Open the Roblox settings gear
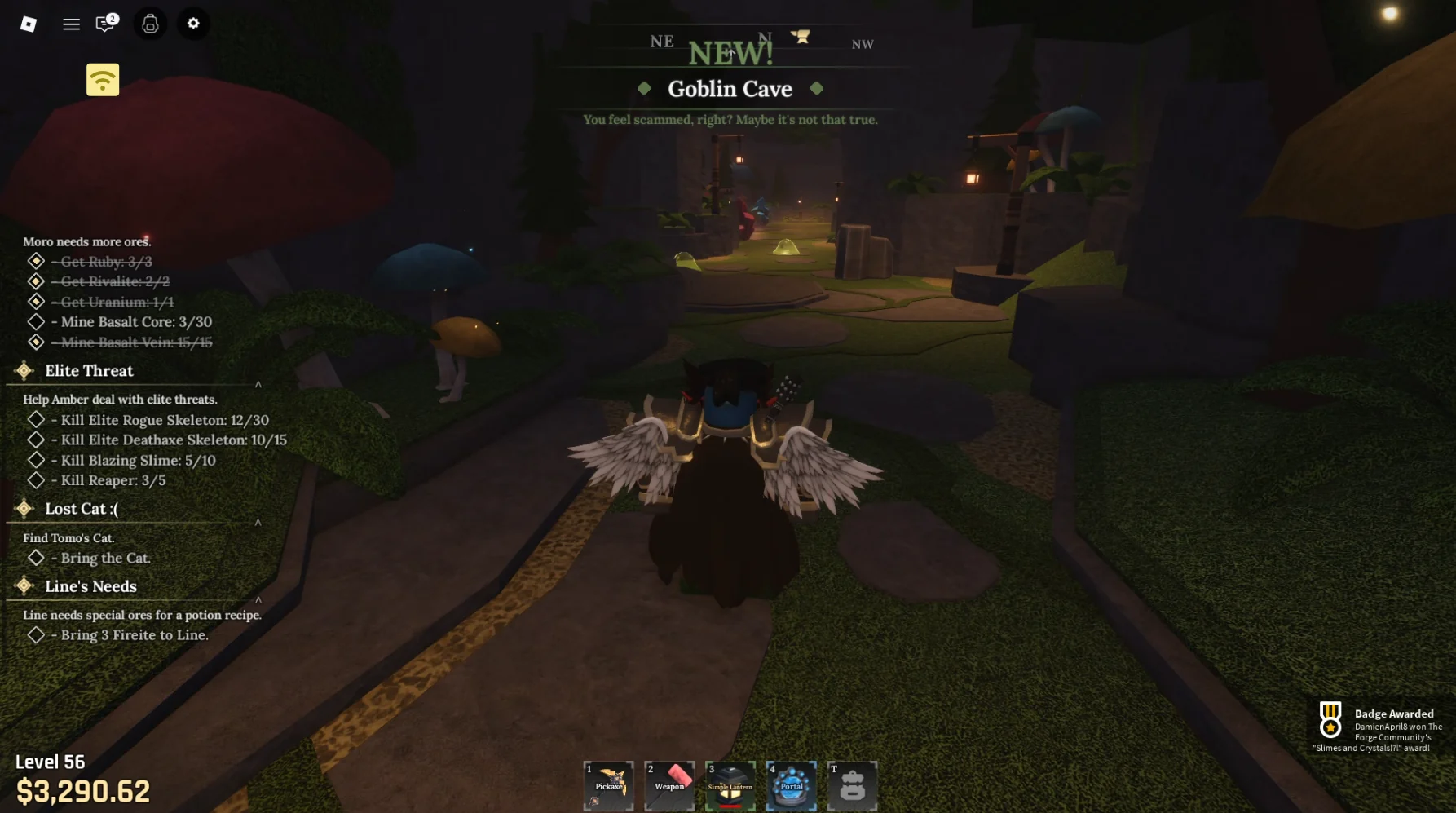The height and width of the screenshot is (813, 1456). tap(193, 24)
